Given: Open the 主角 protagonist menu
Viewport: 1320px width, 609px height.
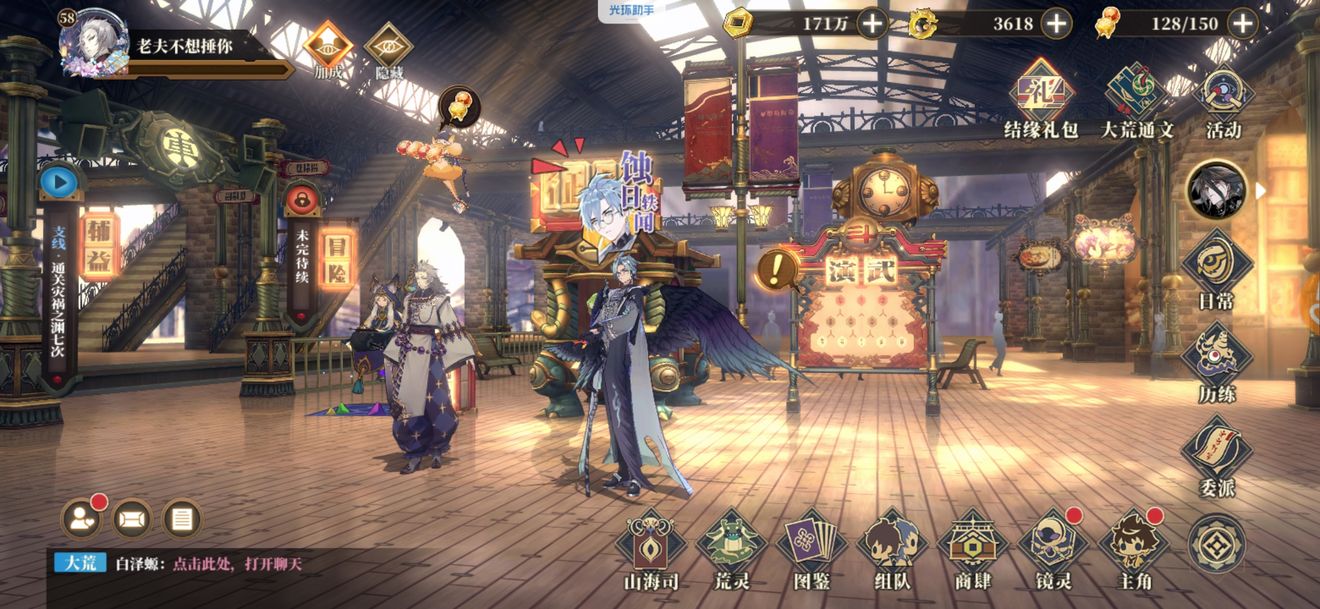Looking at the screenshot, I should (x=1133, y=549).
